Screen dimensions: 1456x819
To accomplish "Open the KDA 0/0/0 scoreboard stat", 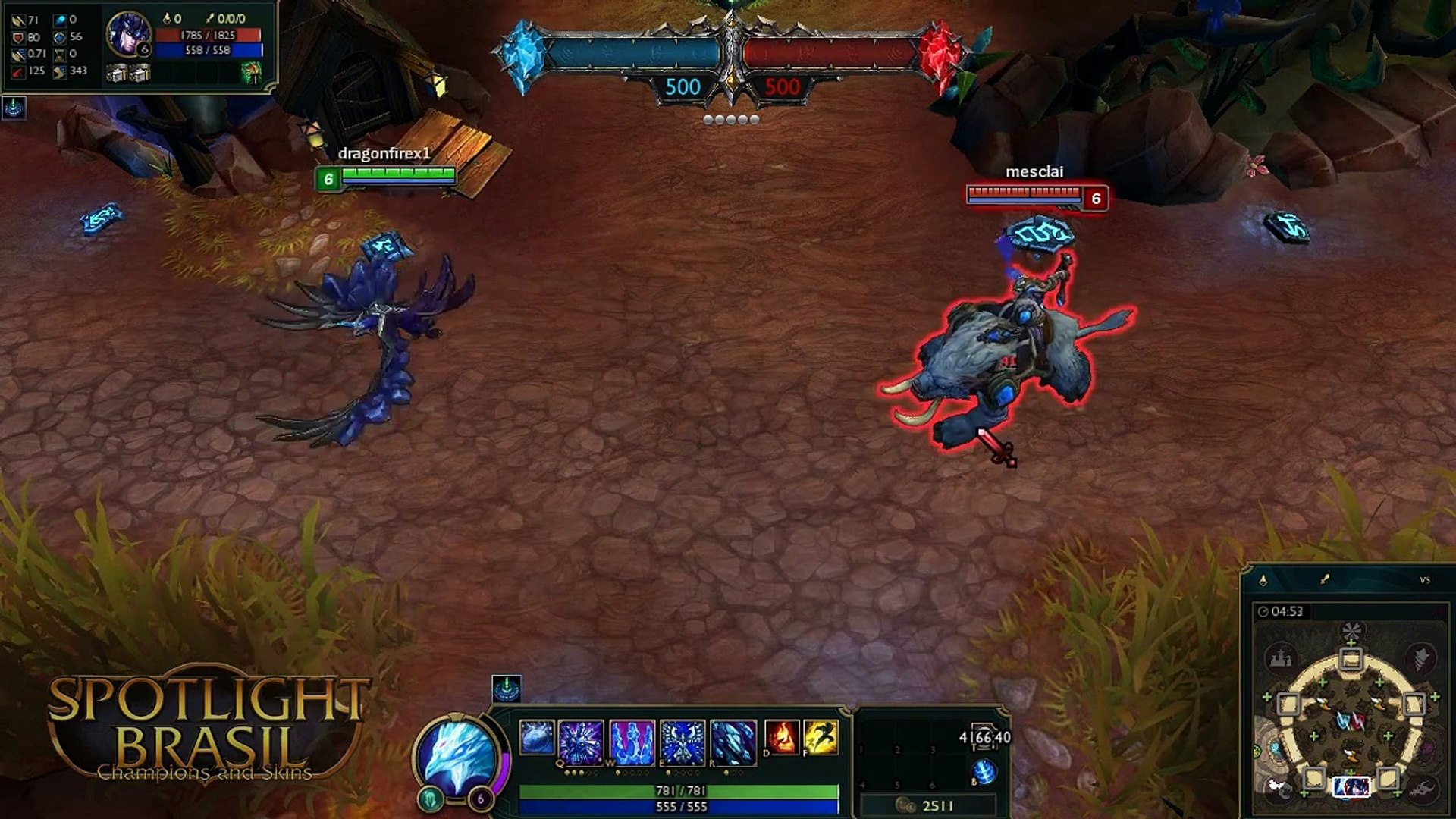I will point(231,19).
